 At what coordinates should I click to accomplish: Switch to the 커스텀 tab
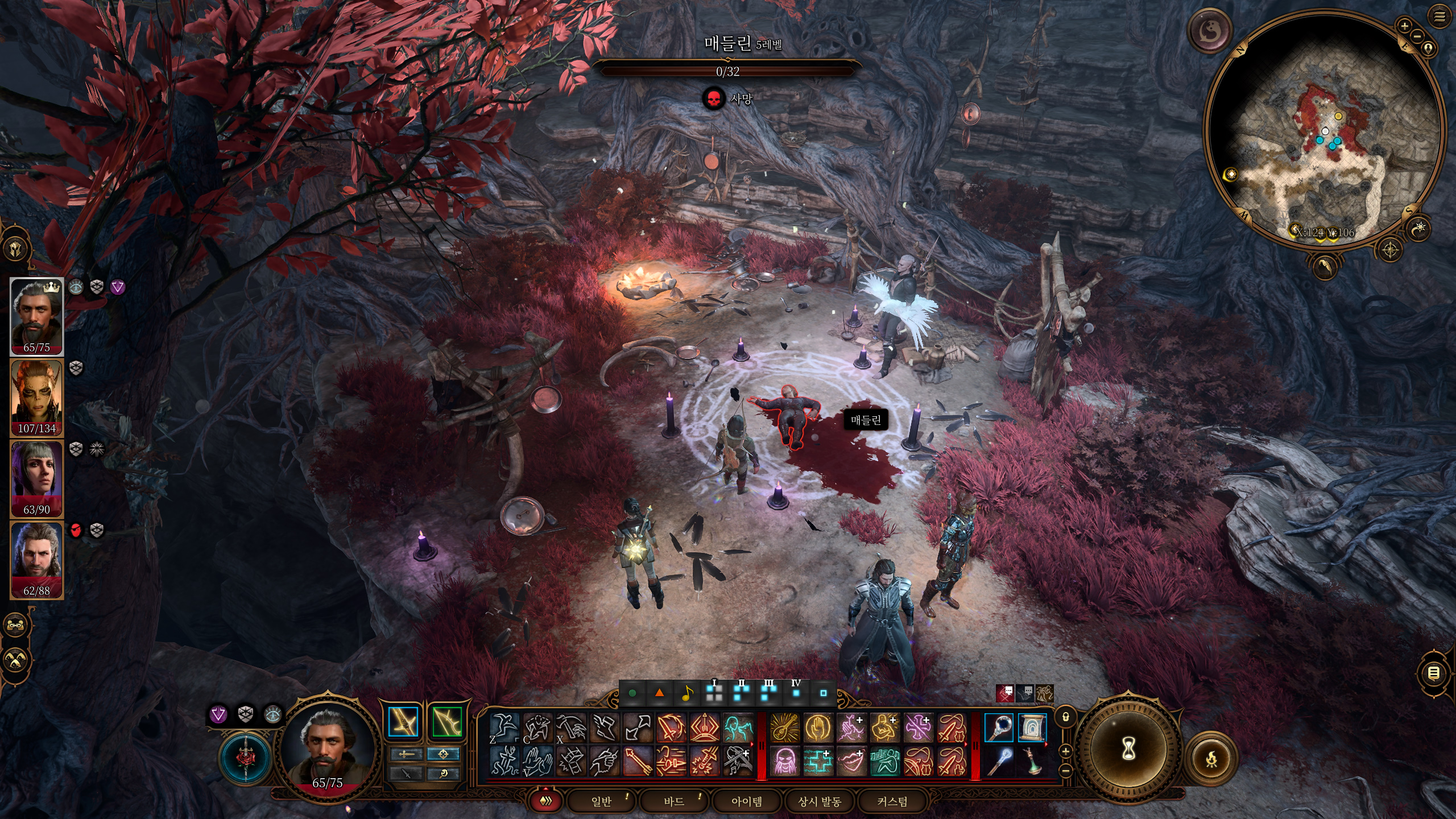coord(892,801)
